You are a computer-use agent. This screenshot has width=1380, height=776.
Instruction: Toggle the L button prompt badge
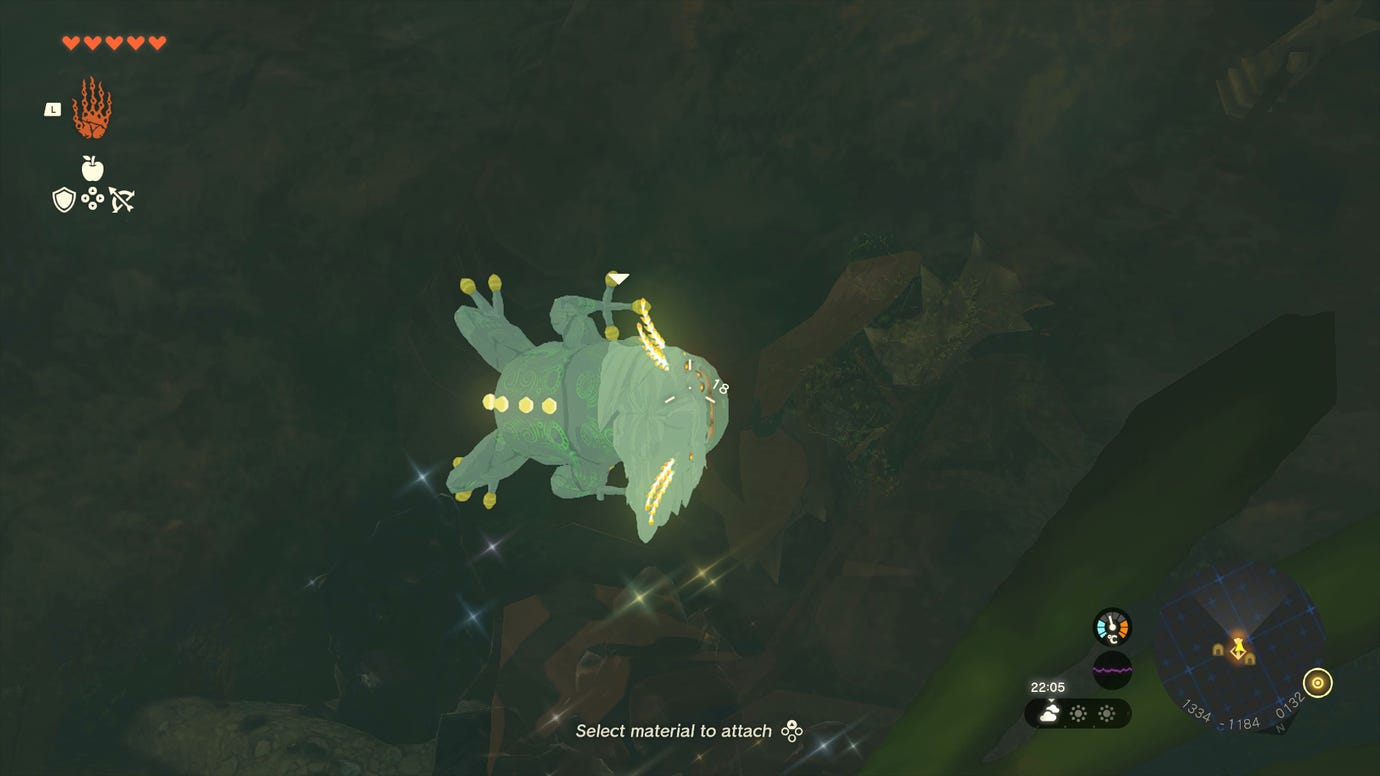point(53,110)
